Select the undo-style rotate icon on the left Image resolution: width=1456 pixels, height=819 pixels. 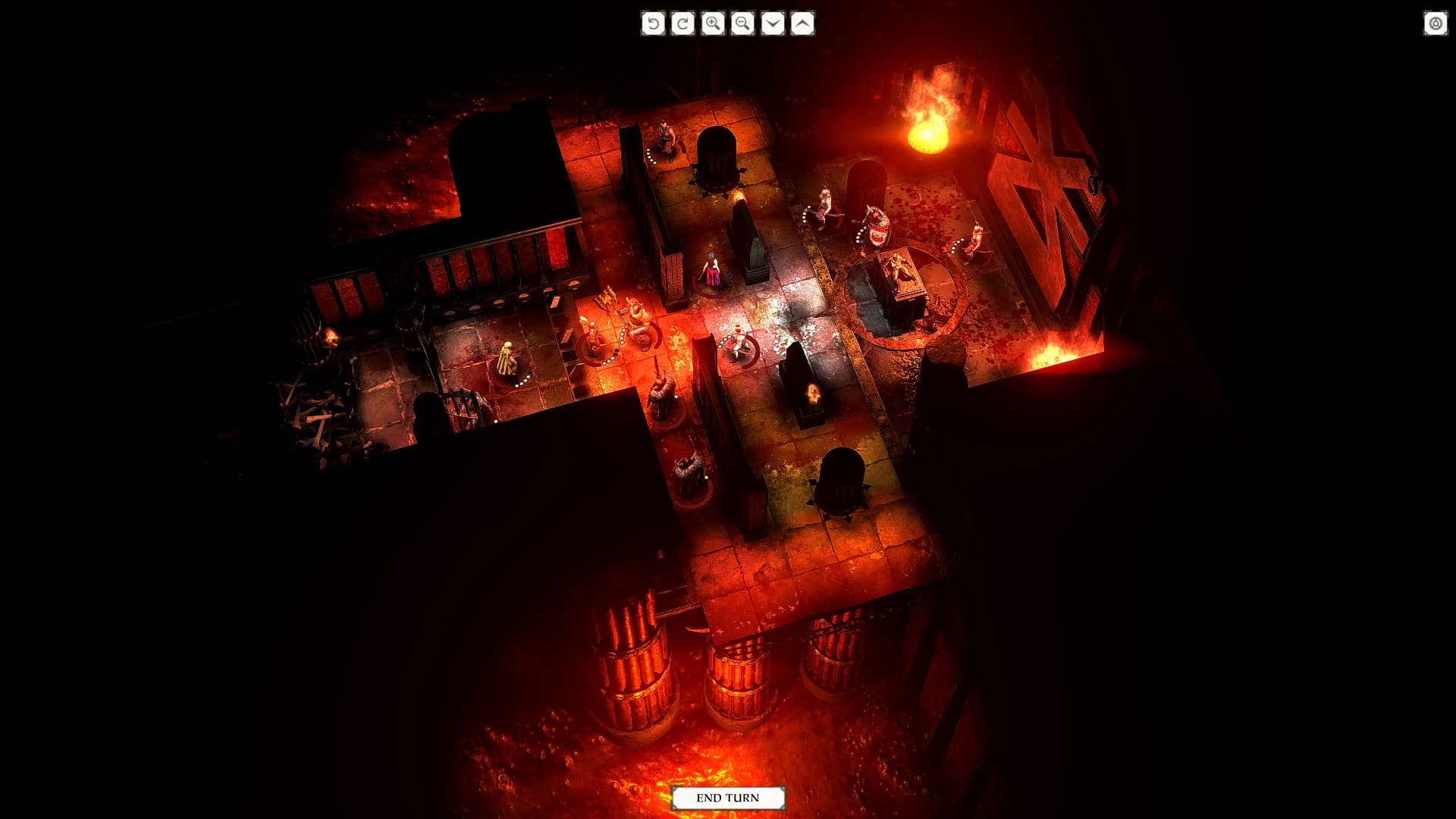(x=654, y=24)
